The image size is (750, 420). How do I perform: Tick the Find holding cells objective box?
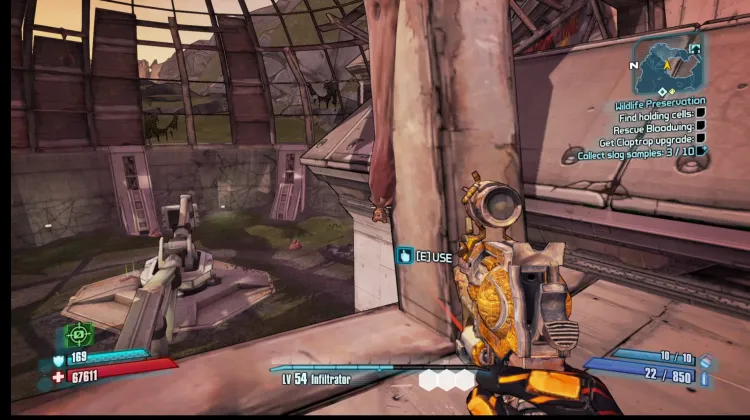tap(701, 115)
